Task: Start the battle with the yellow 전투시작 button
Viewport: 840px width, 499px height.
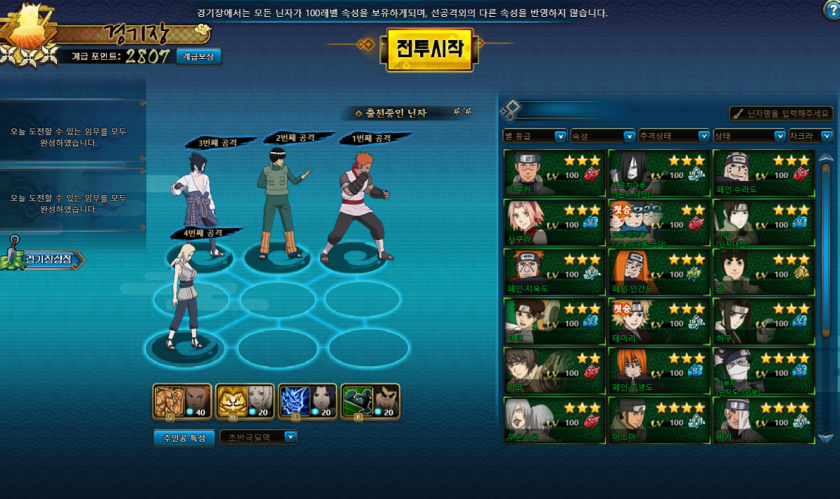Action: point(429,47)
